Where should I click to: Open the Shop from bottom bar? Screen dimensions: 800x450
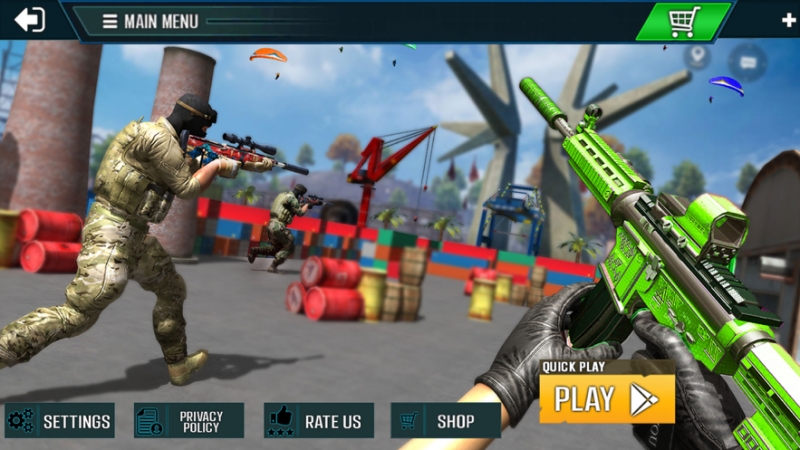click(x=445, y=421)
